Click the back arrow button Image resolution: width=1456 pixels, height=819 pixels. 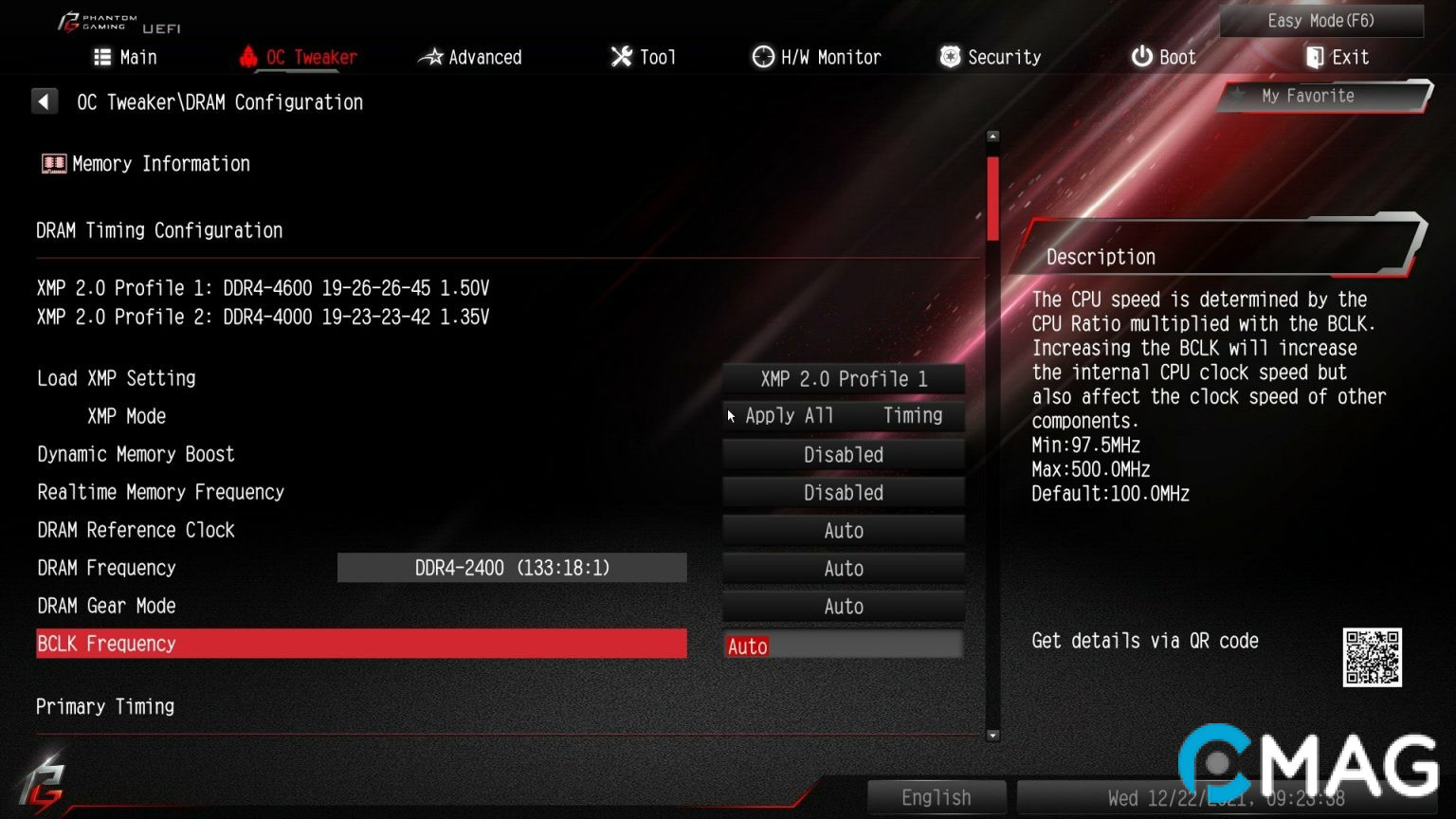tap(45, 101)
